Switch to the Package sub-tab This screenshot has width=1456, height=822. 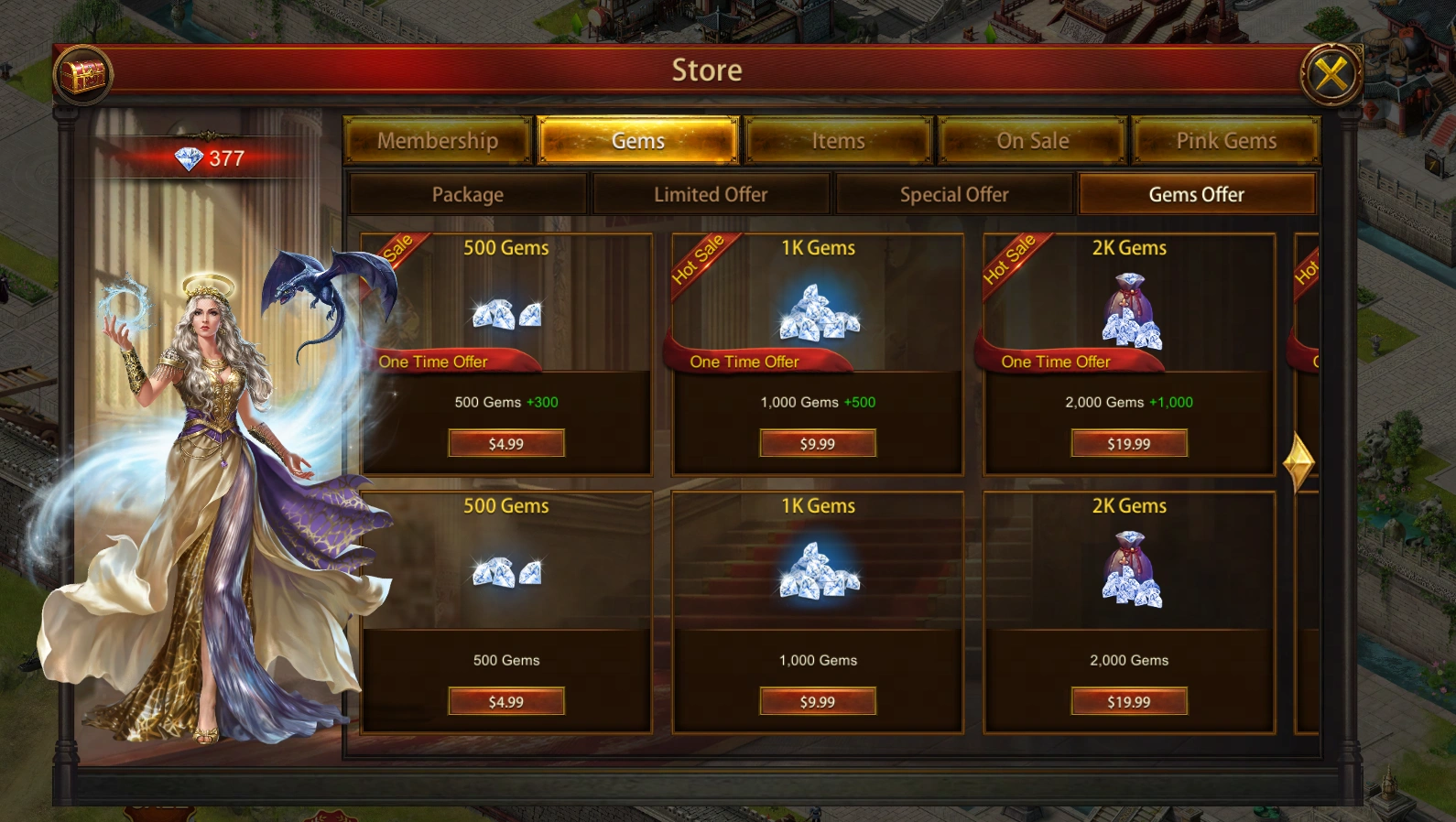point(468,194)
